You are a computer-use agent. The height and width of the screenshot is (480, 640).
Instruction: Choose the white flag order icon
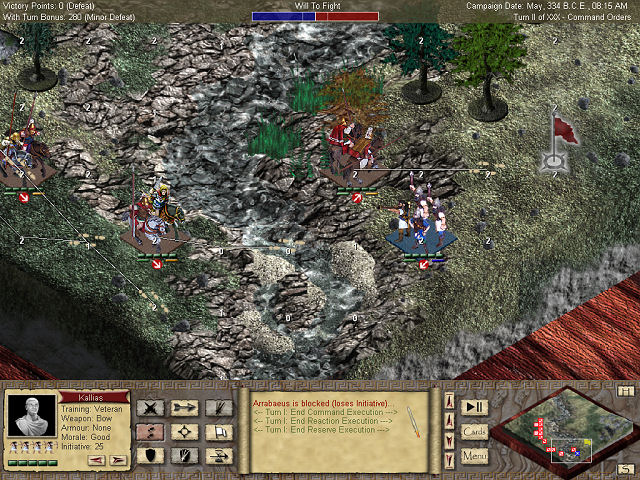220,432
